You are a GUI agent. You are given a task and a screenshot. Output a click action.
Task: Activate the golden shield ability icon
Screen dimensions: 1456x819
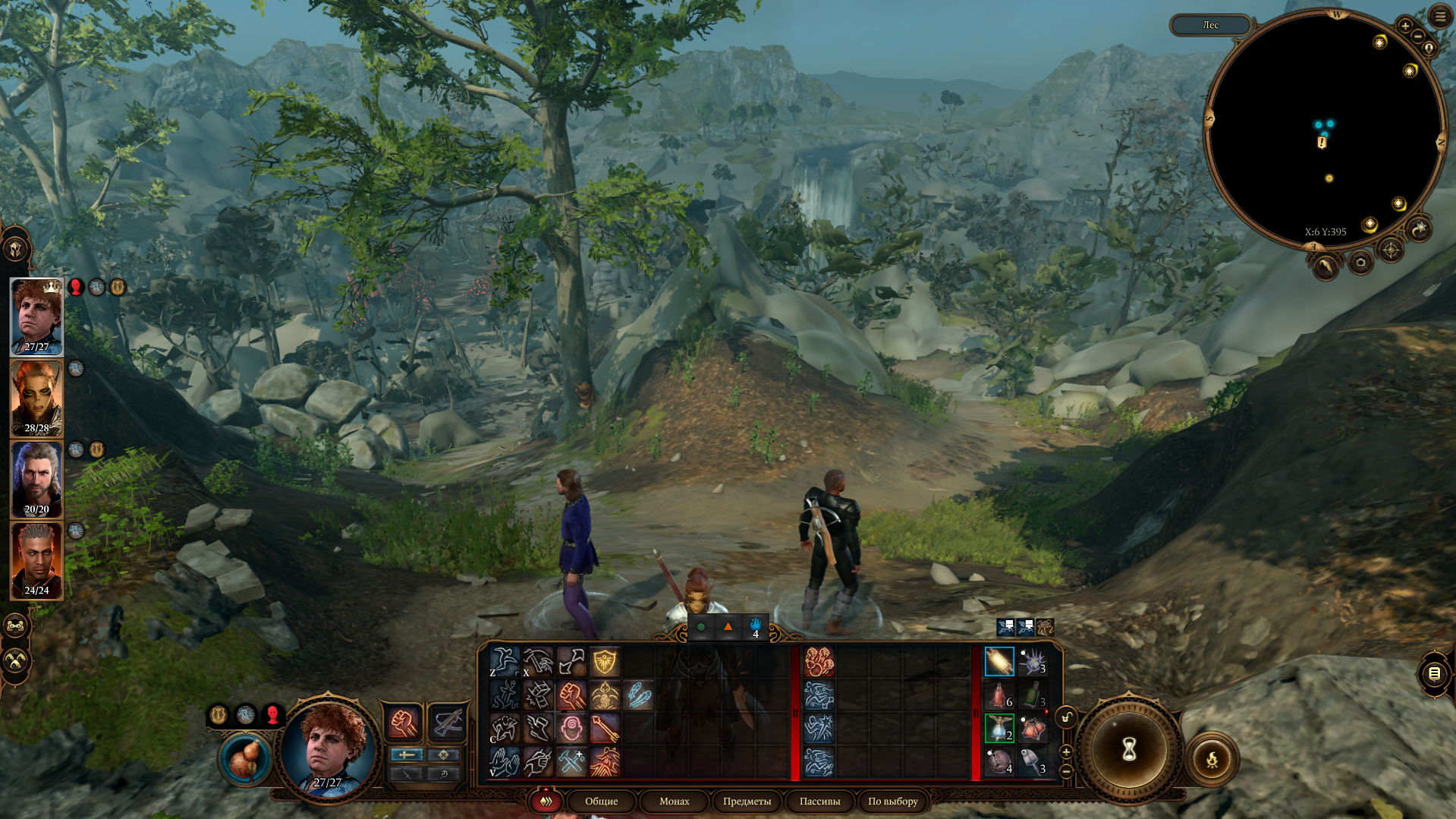tap(605, 662)
